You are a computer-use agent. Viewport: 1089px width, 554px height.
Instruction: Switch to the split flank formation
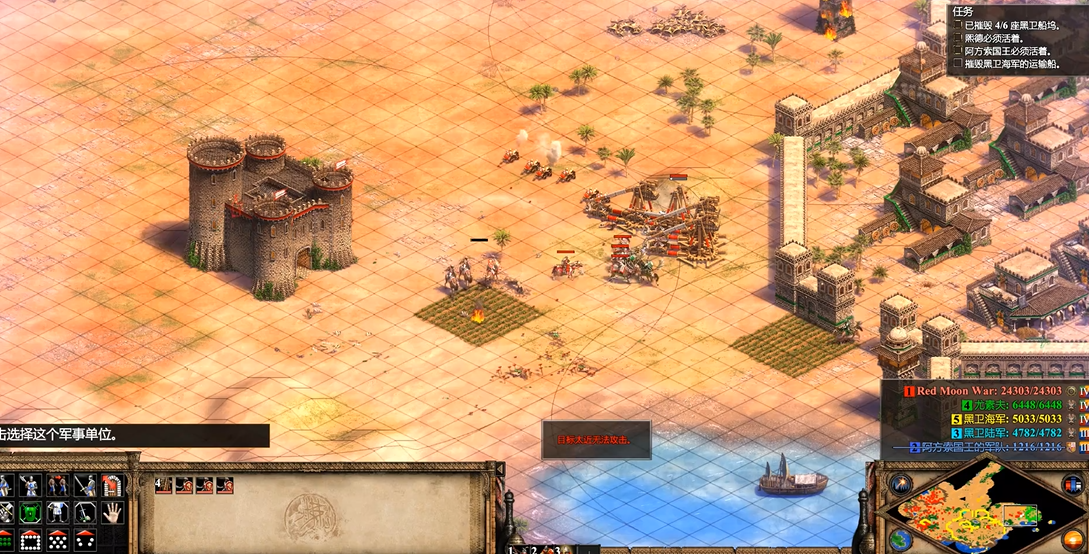[x=84, y=540]
